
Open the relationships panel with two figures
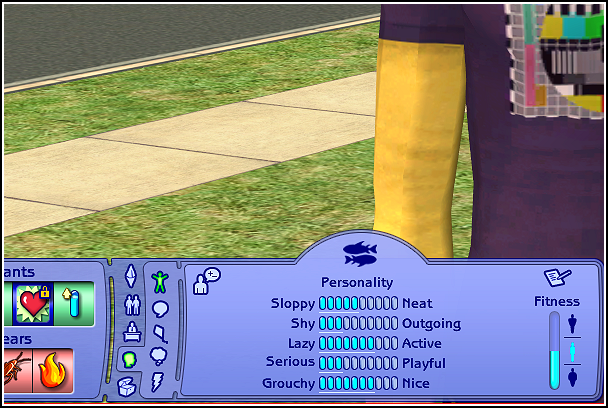(x=129, y=304)
